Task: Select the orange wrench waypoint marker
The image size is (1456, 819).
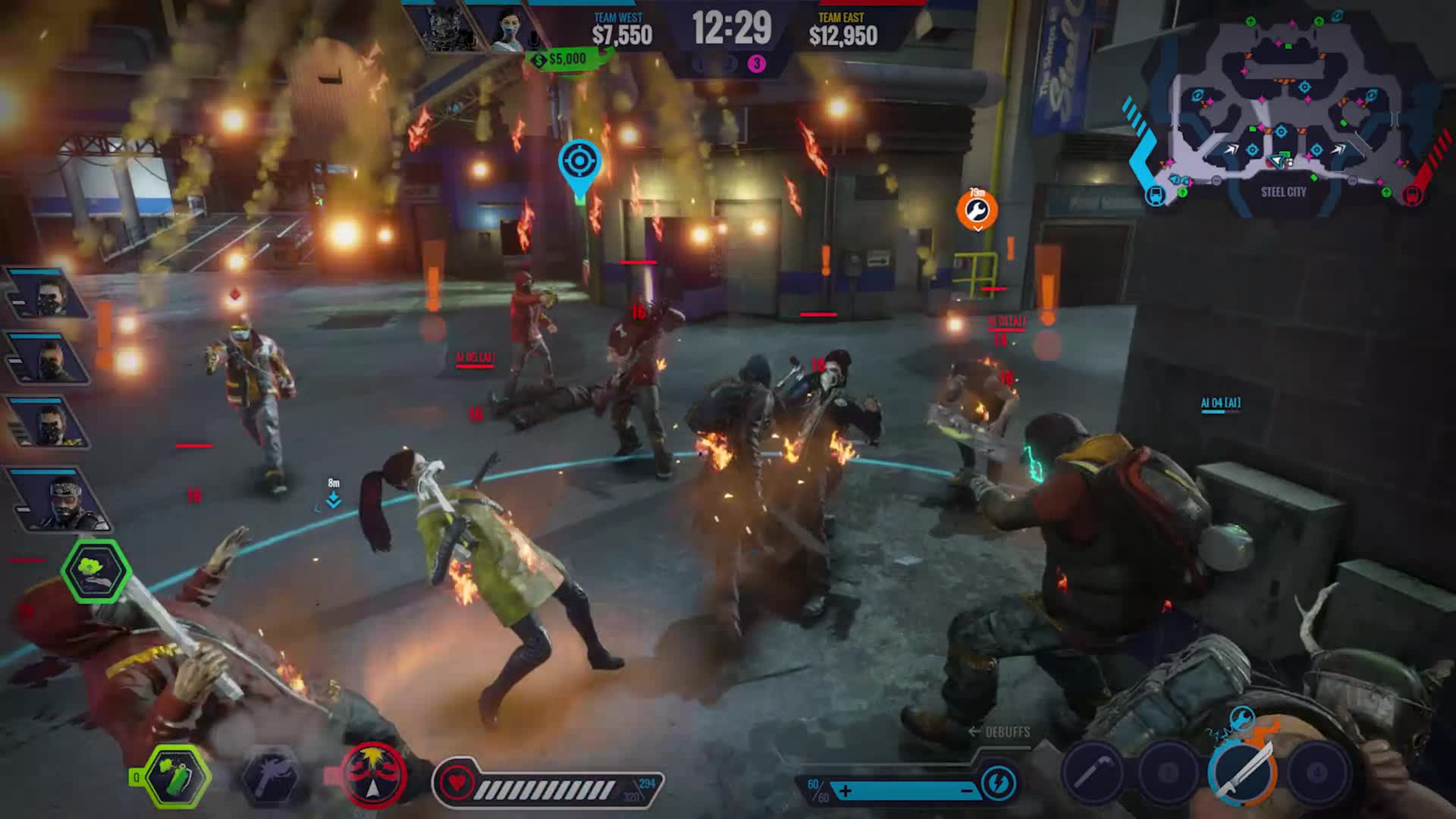Action: [x=977, y=210]
